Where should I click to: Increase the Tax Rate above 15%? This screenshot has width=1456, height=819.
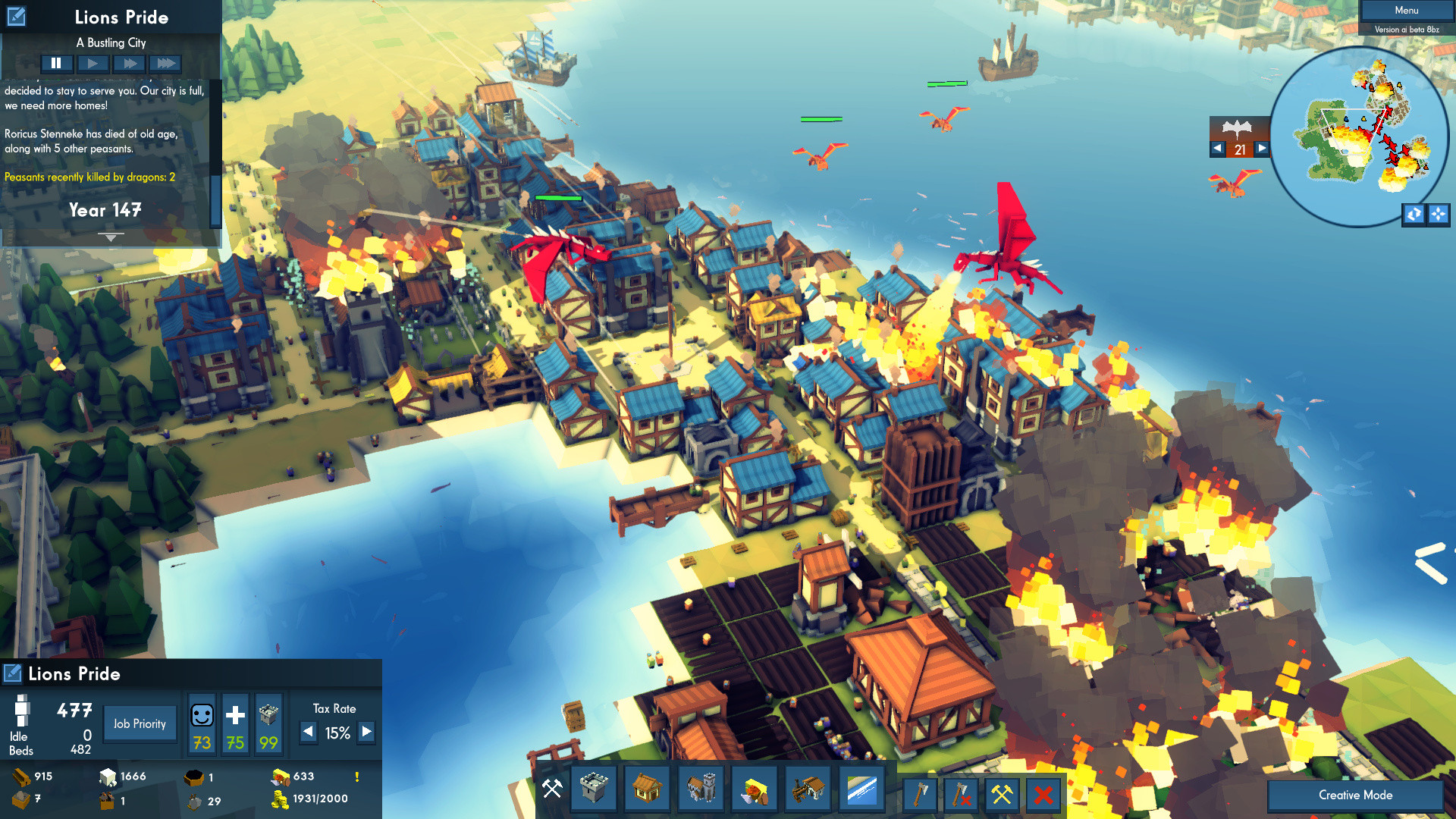(366, 733)
